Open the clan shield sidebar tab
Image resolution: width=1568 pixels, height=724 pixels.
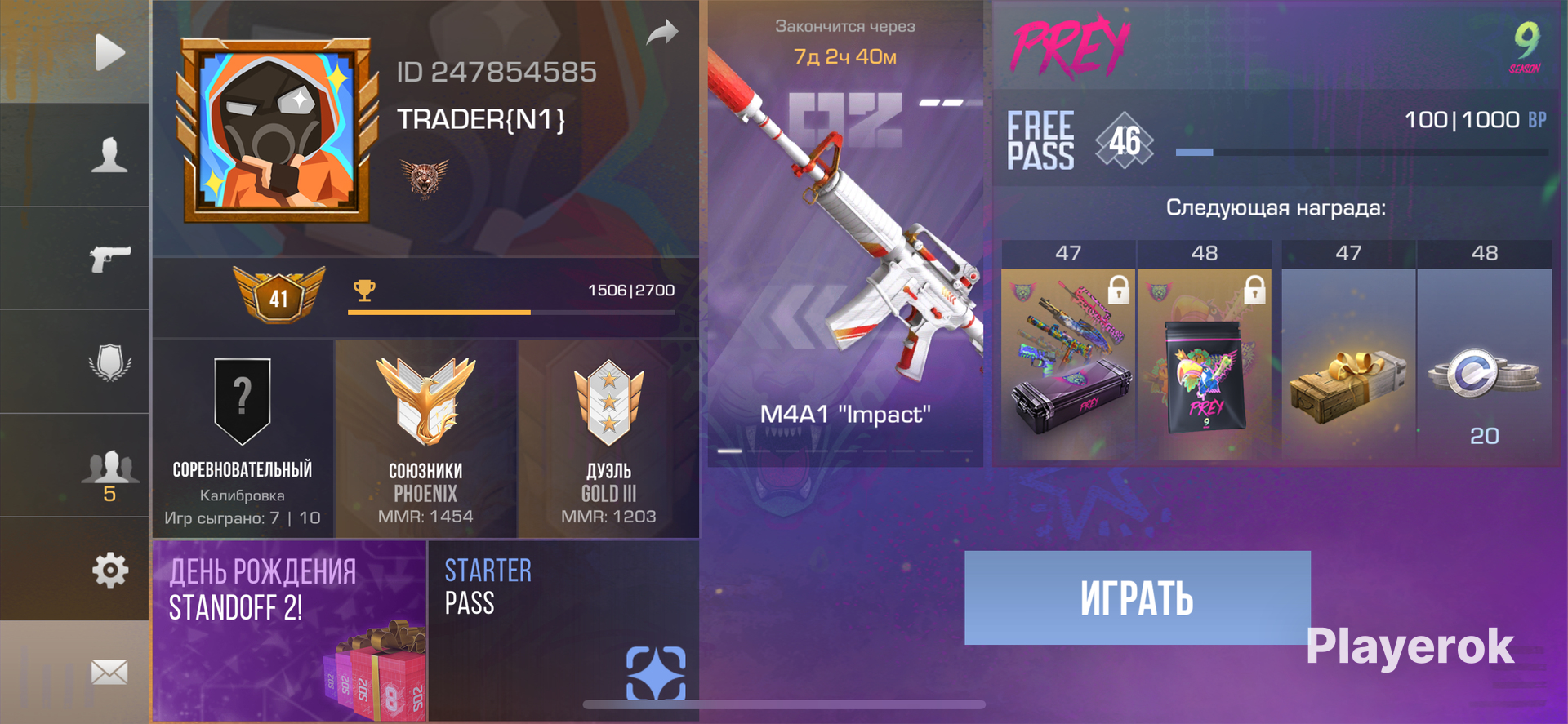tap(109, 362)
